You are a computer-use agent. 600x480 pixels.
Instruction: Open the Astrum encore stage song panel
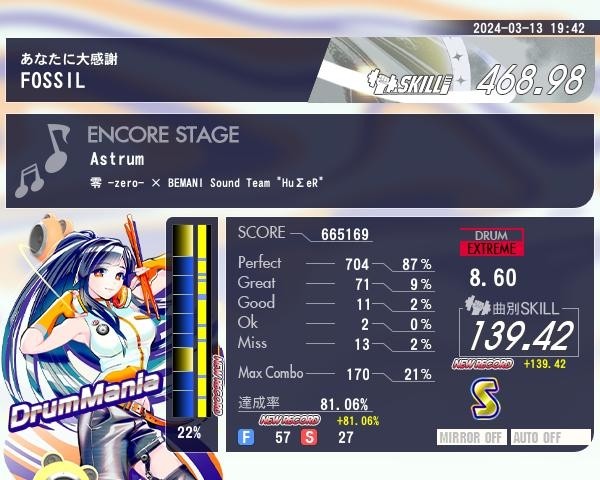[300, 160]
